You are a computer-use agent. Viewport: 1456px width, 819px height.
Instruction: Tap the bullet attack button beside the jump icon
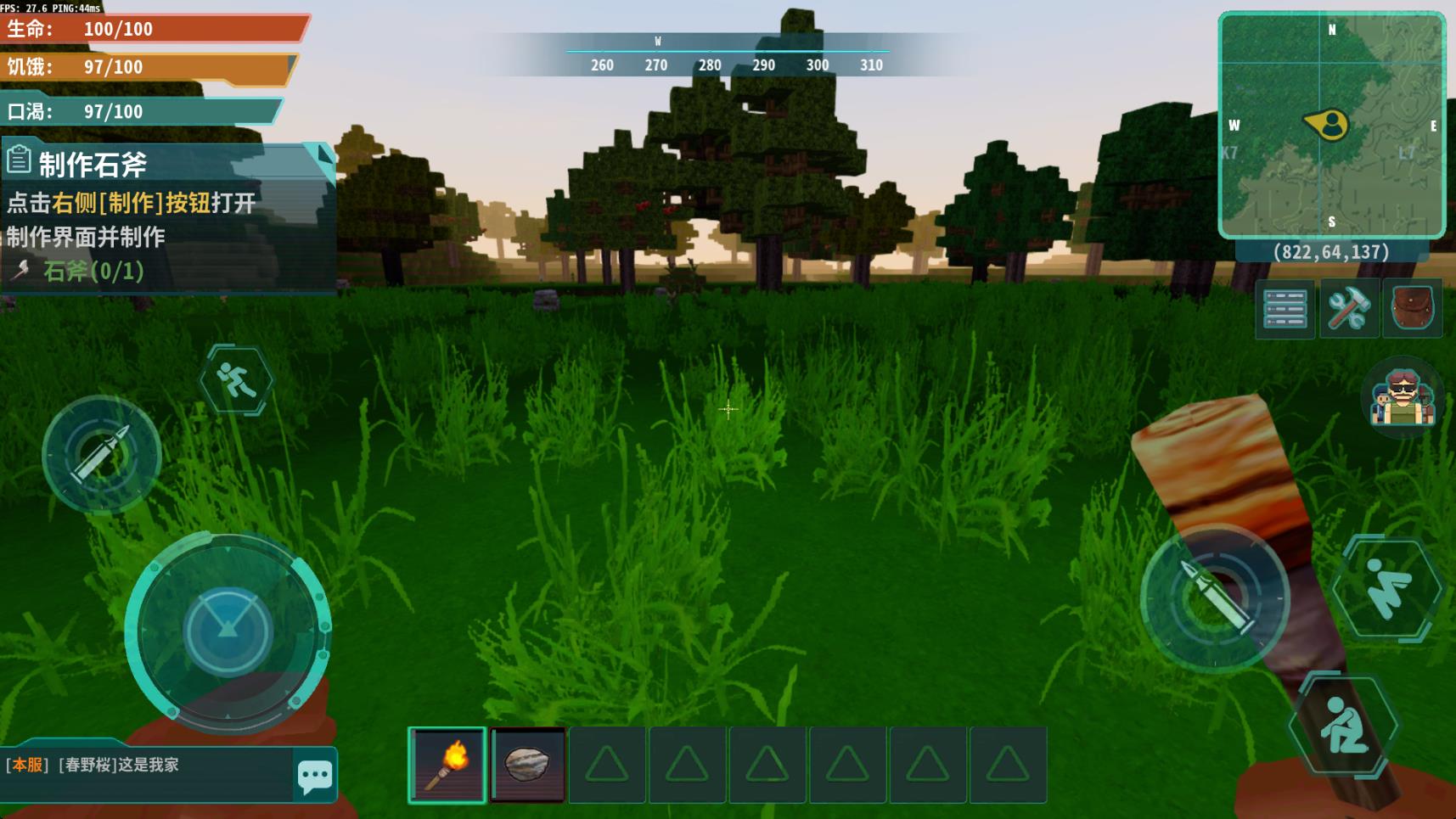click(x=1215, y=597)
